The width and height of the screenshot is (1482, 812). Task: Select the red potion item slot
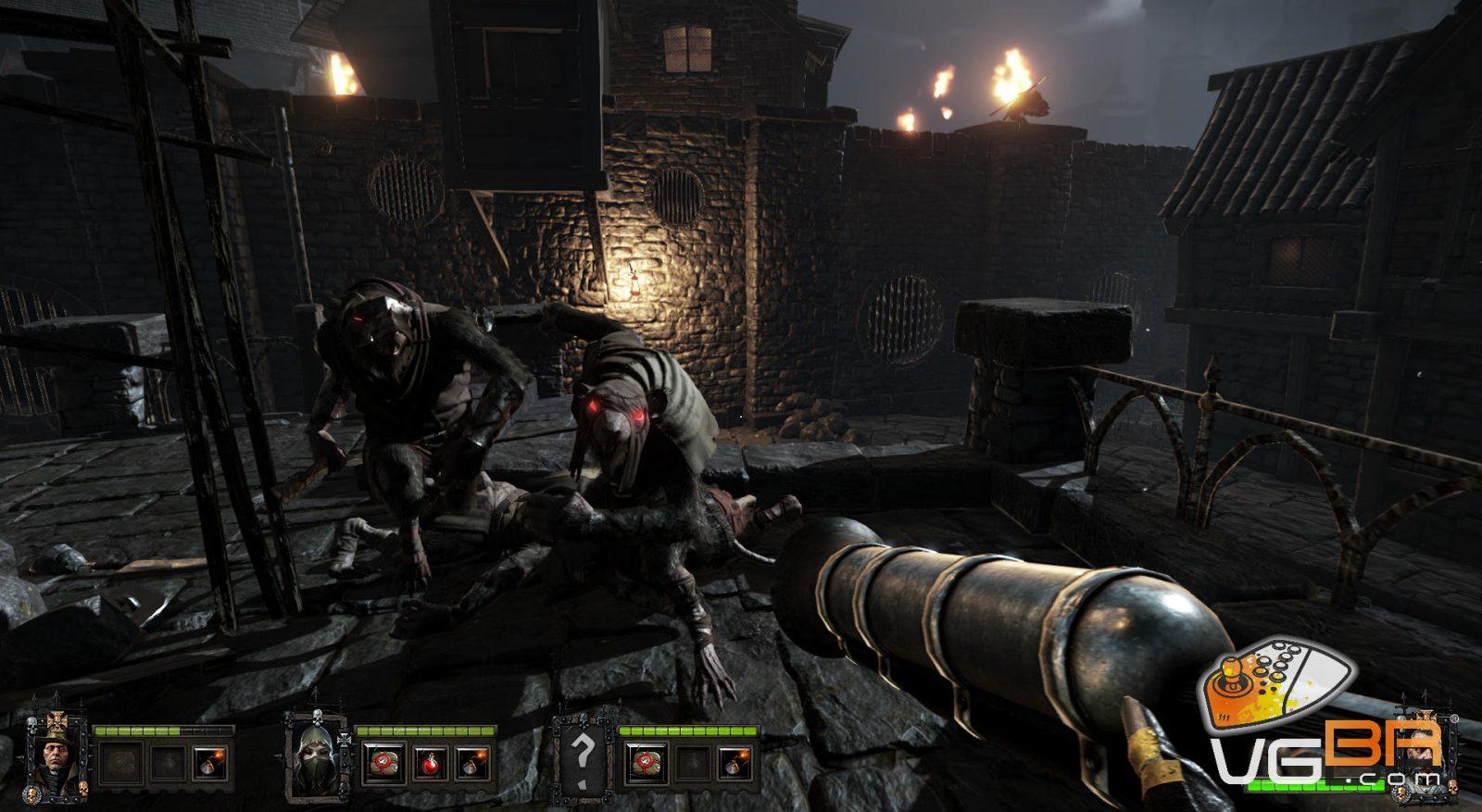(x=429, y=763)
